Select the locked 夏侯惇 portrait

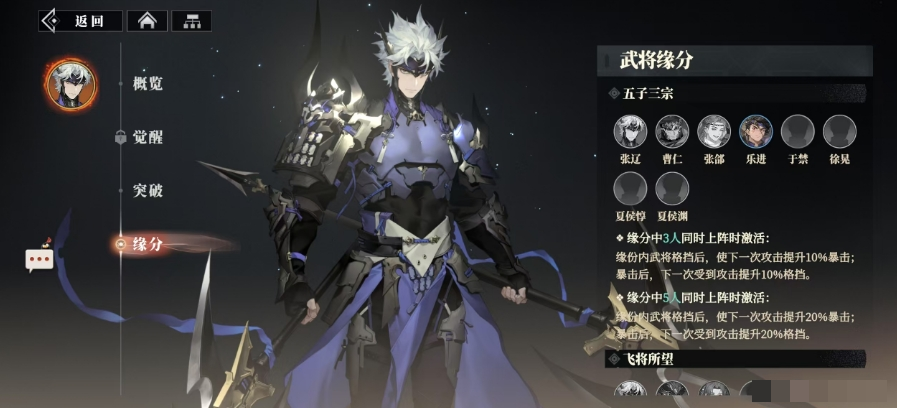pyautogui.click(x=630, y=188)
